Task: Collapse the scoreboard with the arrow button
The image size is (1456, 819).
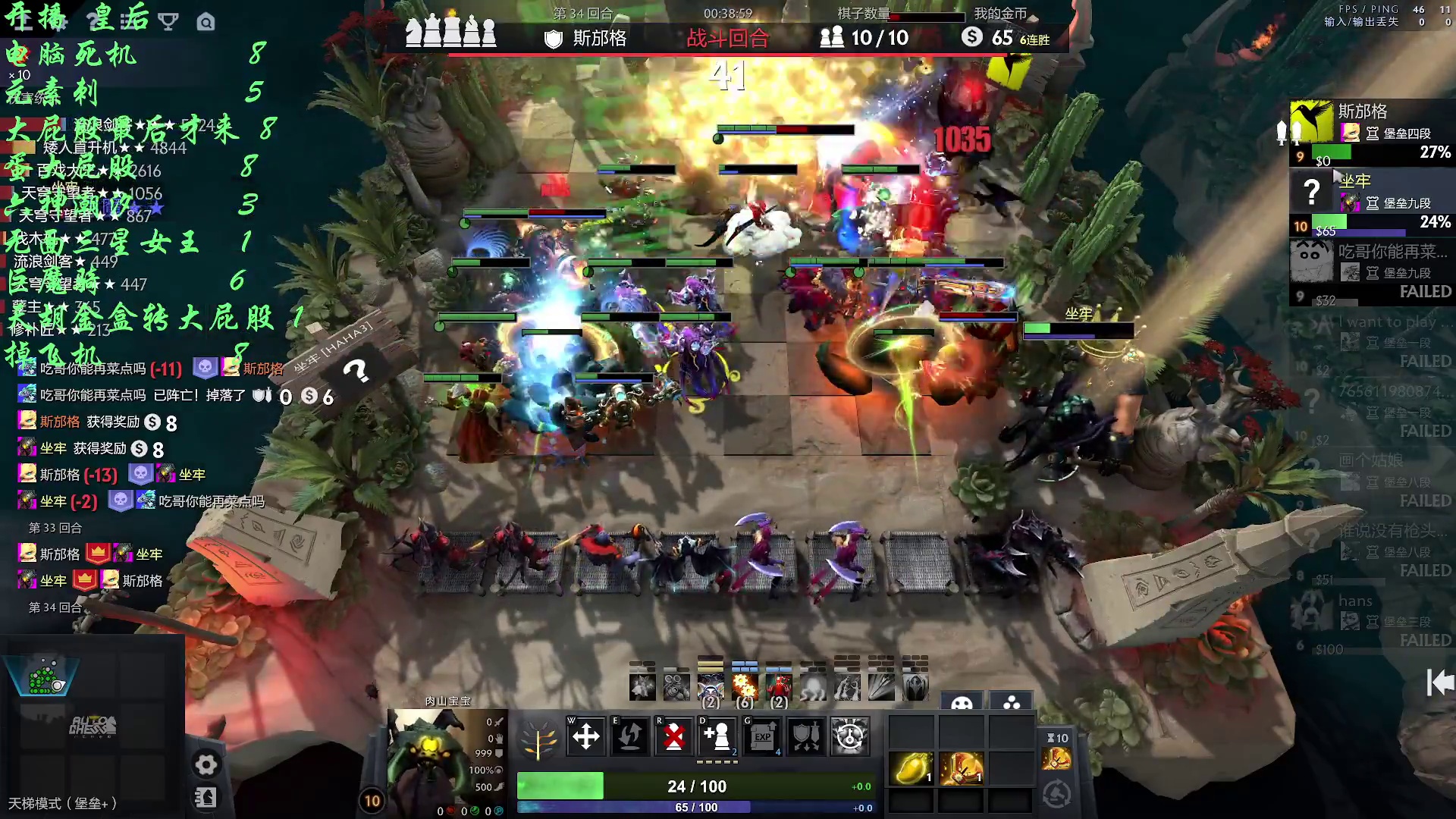Action: tap(1439, 682)
